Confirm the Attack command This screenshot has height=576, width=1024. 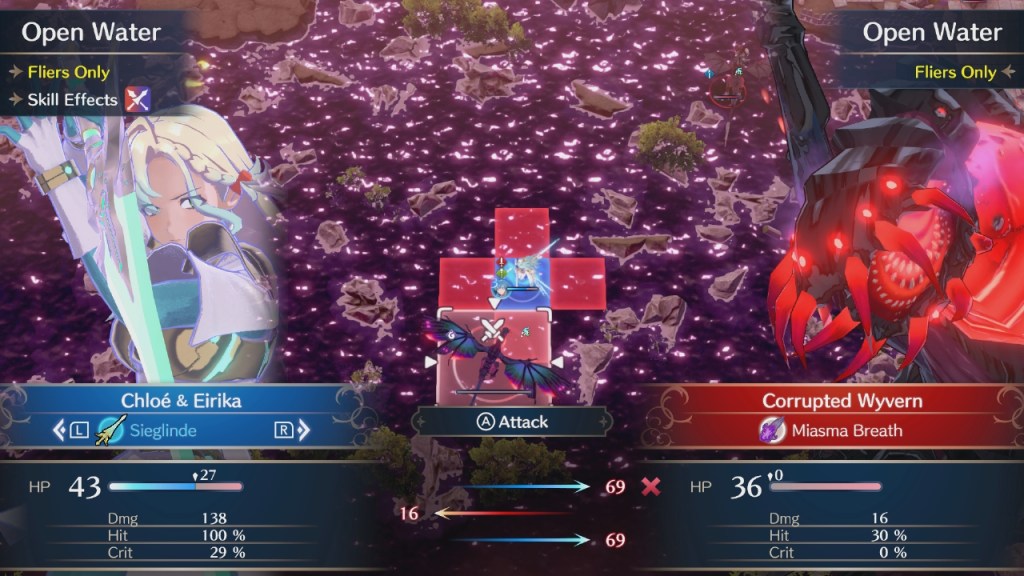pos(511,422)
